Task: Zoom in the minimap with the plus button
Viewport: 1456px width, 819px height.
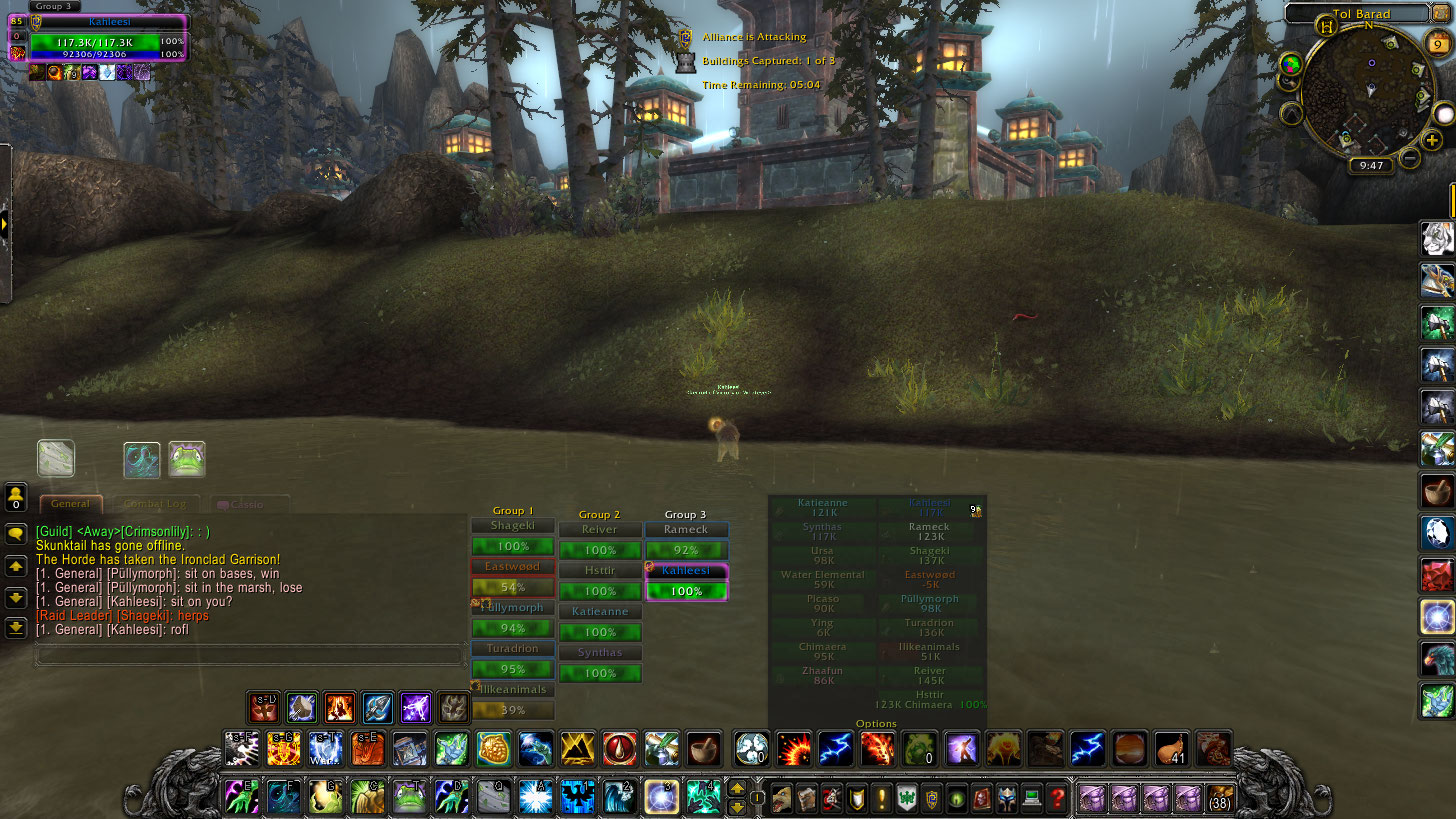Action: pos(1432,140)
